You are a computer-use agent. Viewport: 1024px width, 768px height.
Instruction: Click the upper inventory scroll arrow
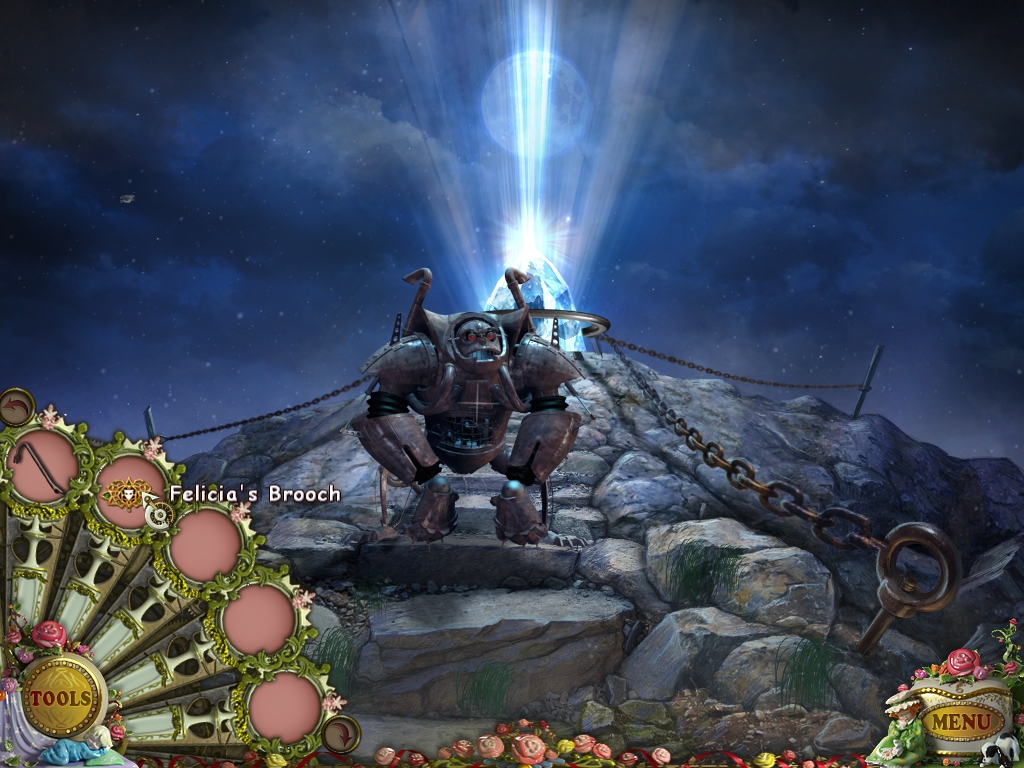click(x=16, y=408)
